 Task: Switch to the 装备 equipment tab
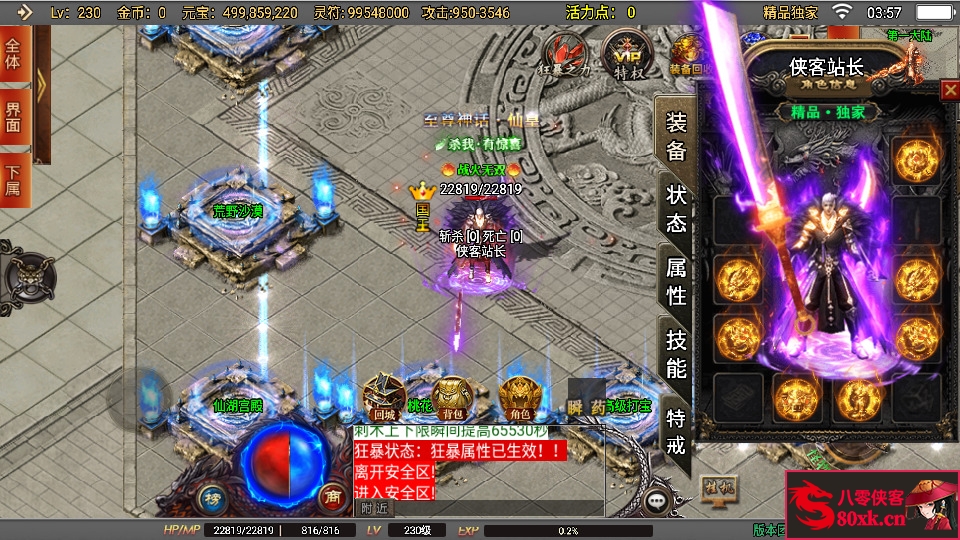click(x=677, y=137)
